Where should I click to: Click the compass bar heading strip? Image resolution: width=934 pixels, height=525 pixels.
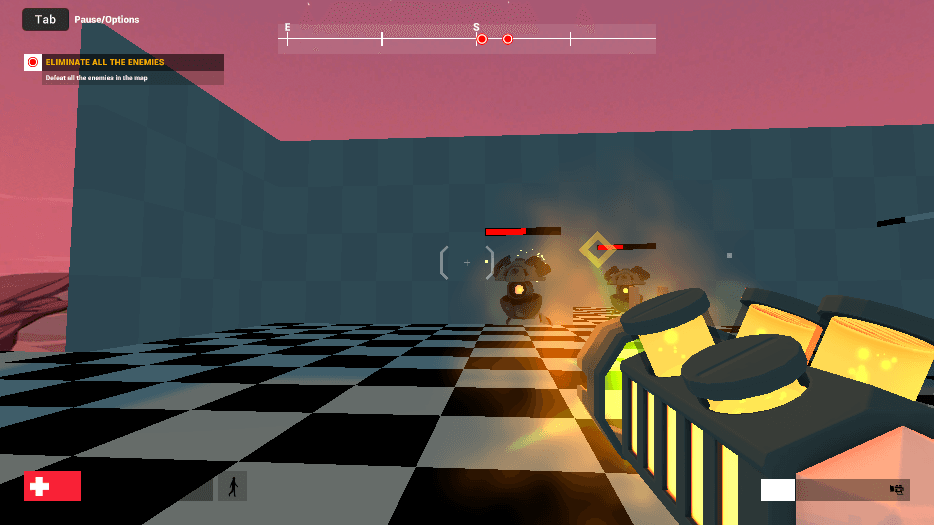click(466, 39)
